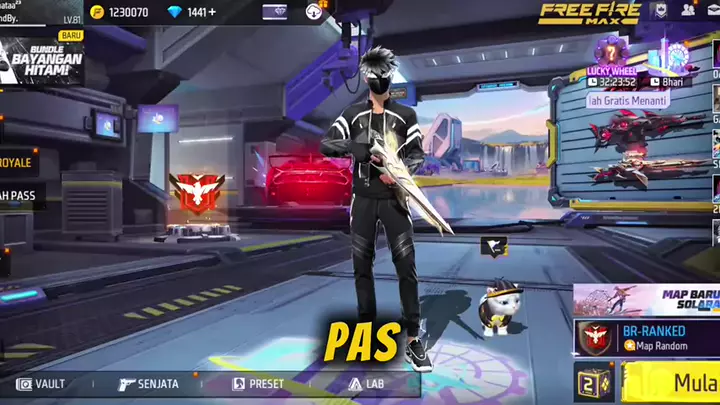Open the guild shield icon
This screenshot has height=405, width=720.
(x=659, y=10)
